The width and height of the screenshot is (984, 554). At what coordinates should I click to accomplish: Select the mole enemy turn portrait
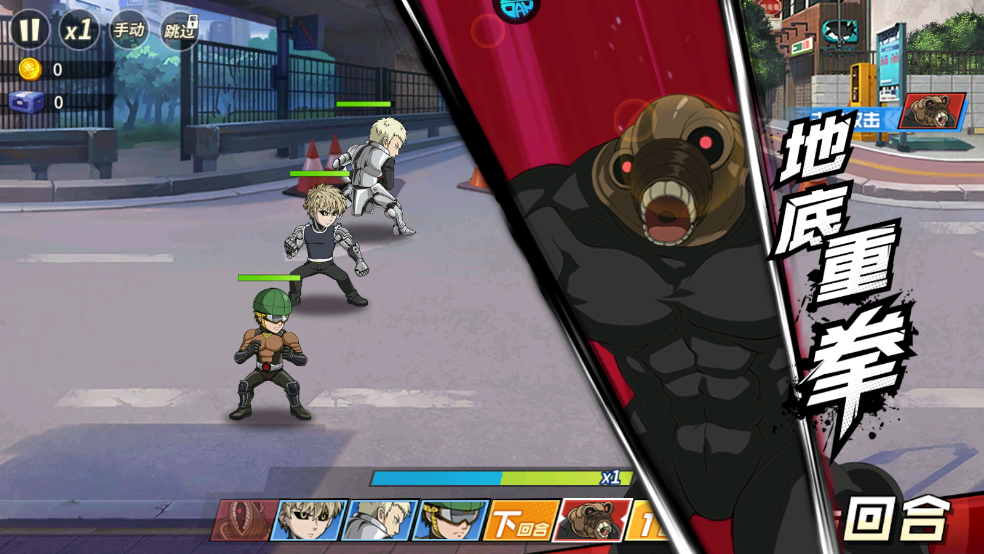pyautogui.click(x=592, y=520)
